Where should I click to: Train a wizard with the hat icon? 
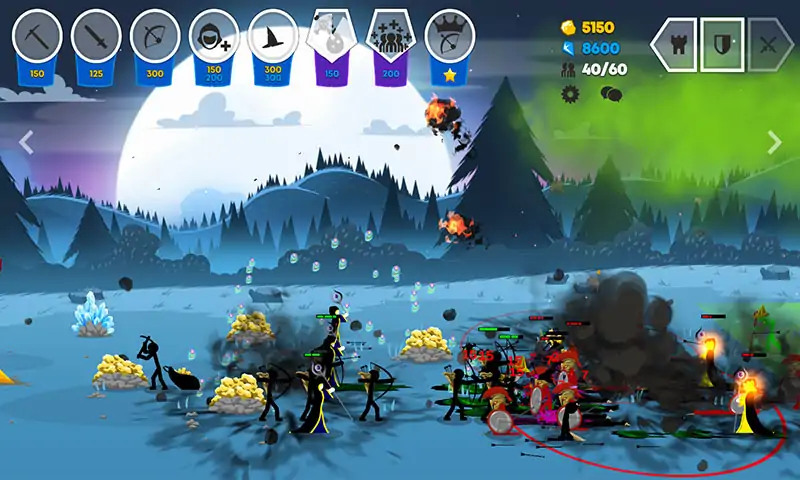pos(273,36)
